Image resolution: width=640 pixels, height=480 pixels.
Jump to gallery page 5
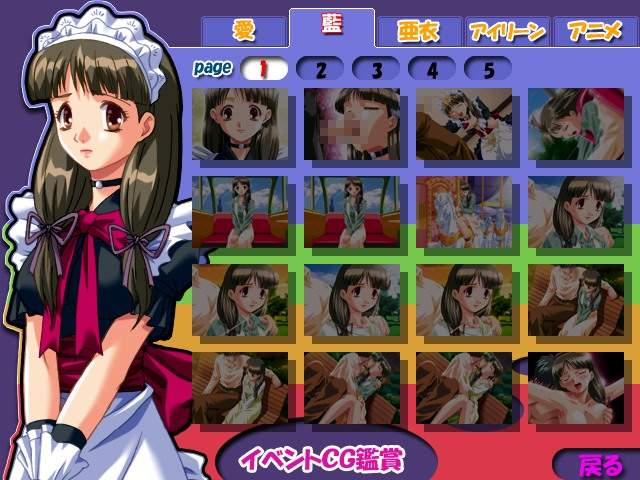point(488,69)
